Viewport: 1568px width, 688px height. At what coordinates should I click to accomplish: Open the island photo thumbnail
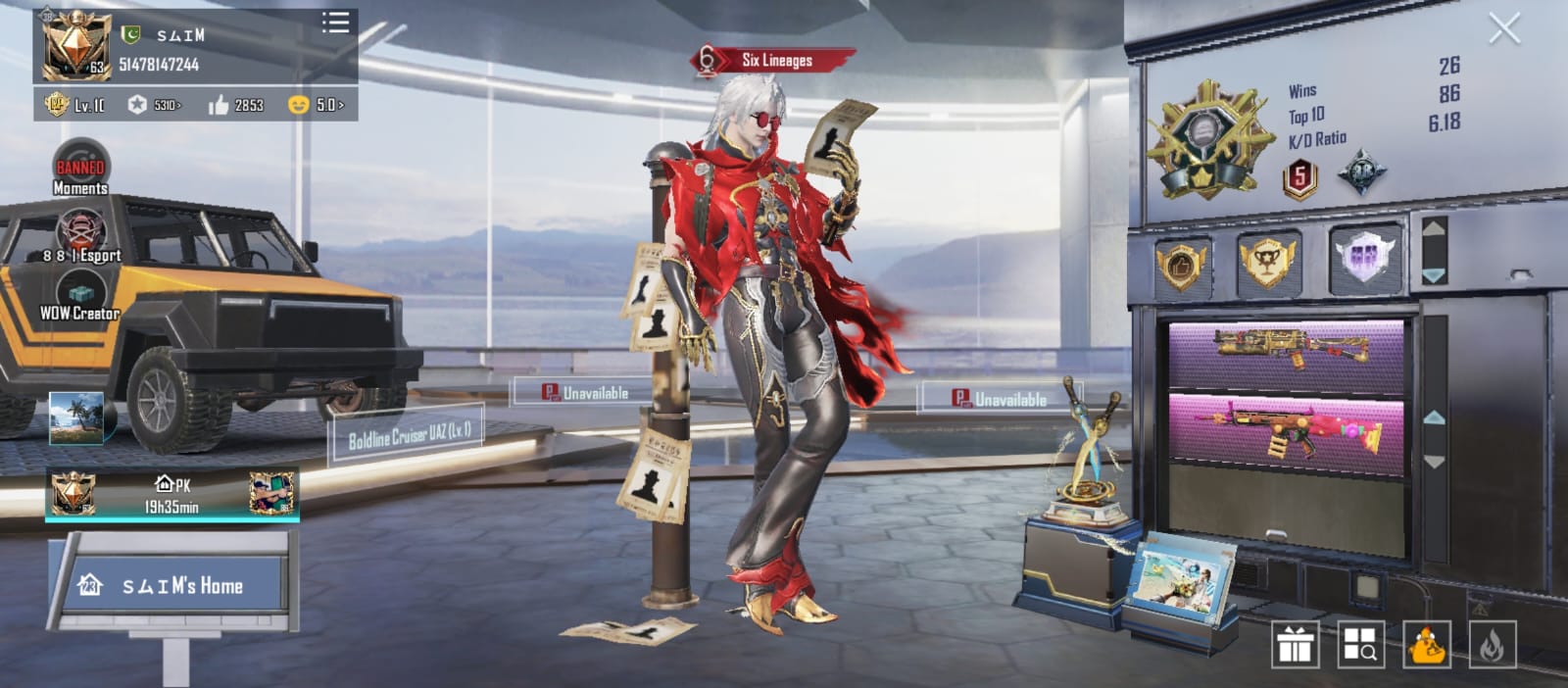(x=76, y=418)
